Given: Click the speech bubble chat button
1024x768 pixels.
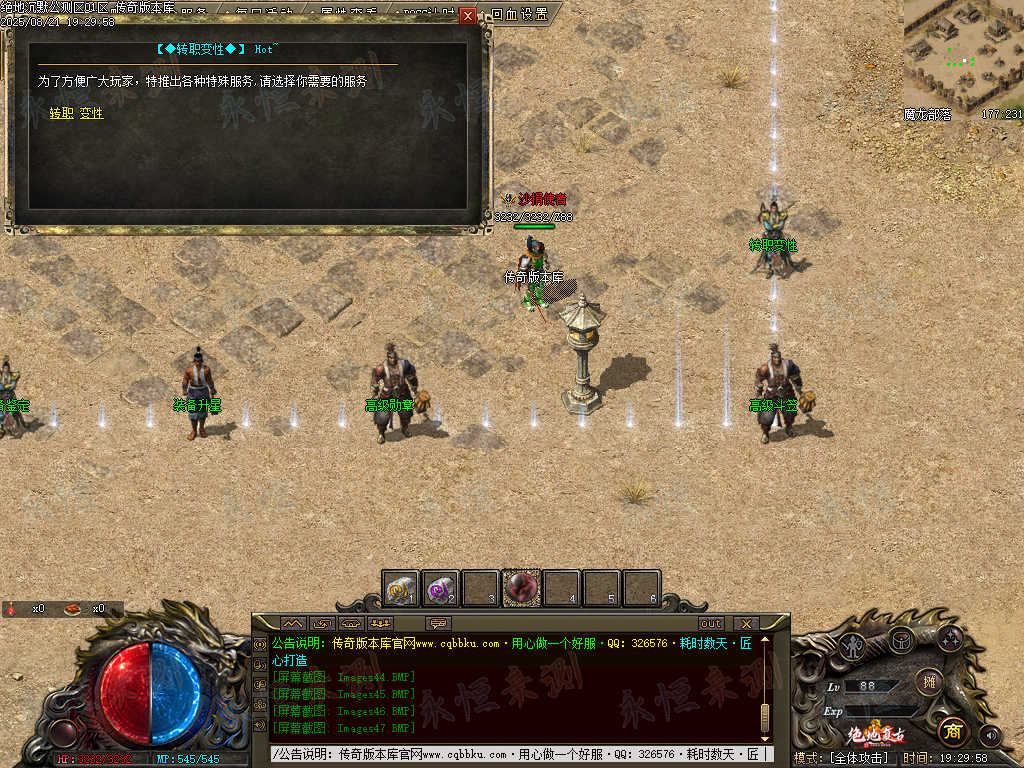Looking at the screenshot, I should coord(437,623).
